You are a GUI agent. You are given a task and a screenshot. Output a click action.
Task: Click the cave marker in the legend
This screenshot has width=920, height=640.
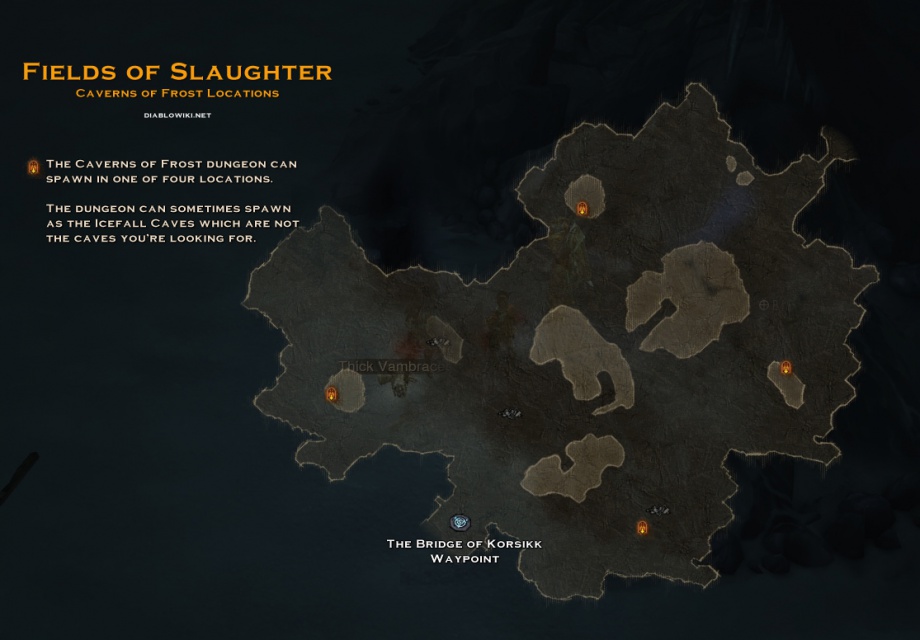(x=33, y=167)
